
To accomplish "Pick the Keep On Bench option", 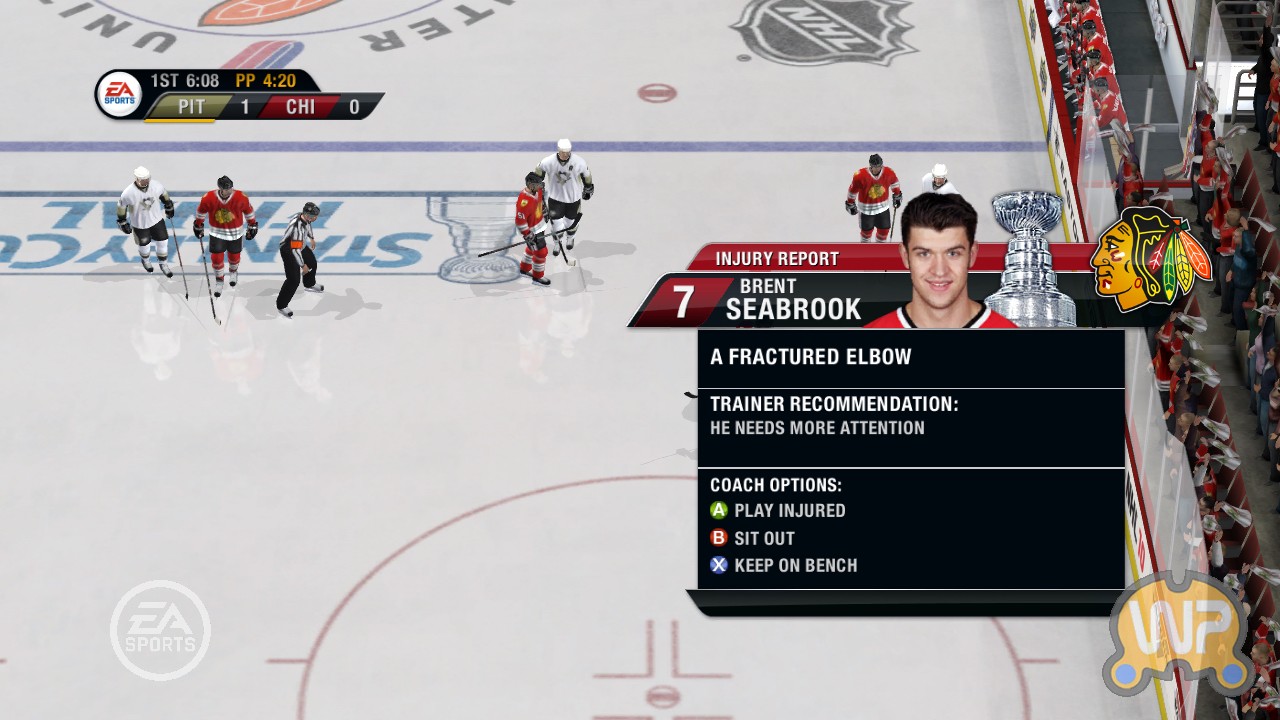I will (x=784, y=565).
